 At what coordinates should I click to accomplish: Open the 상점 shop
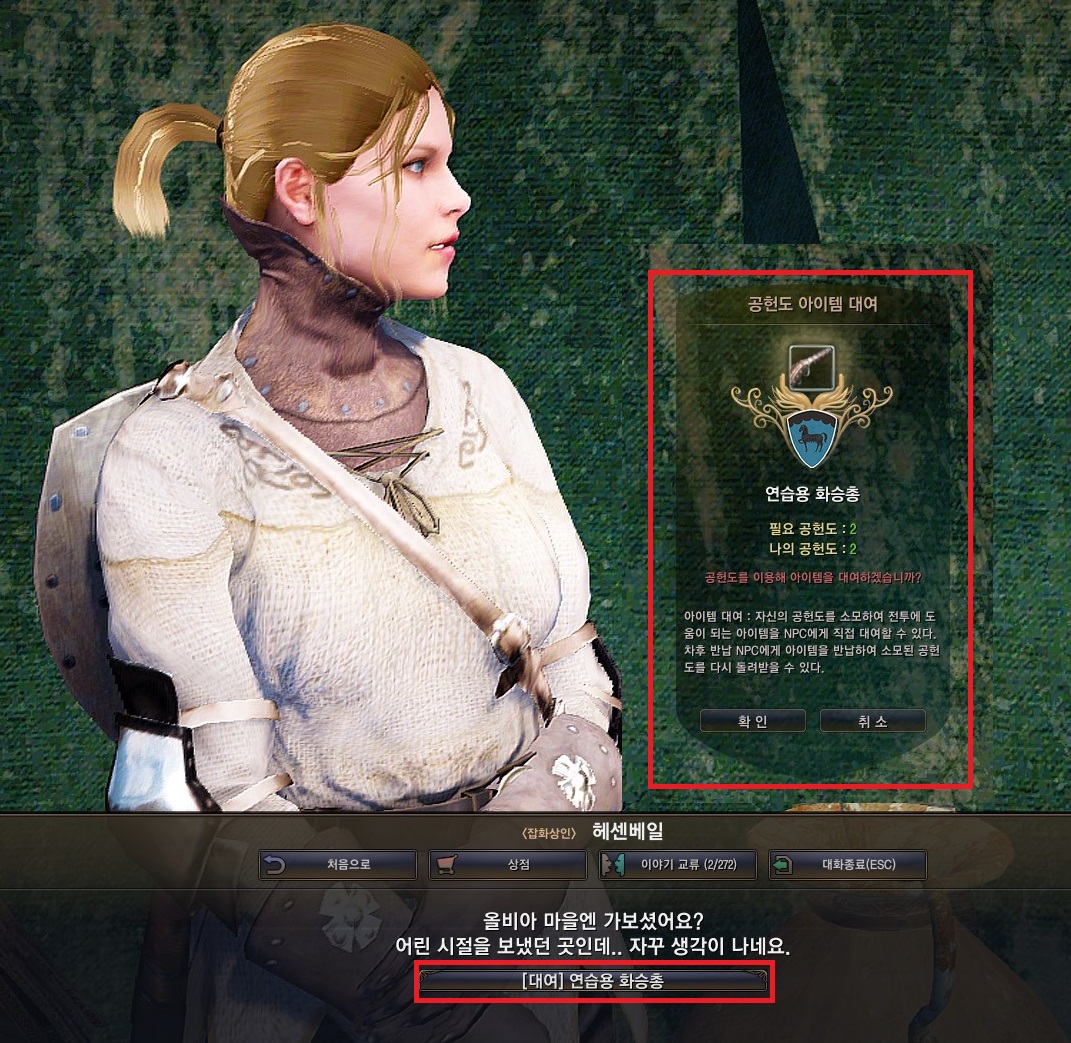(x=507, y=865)
